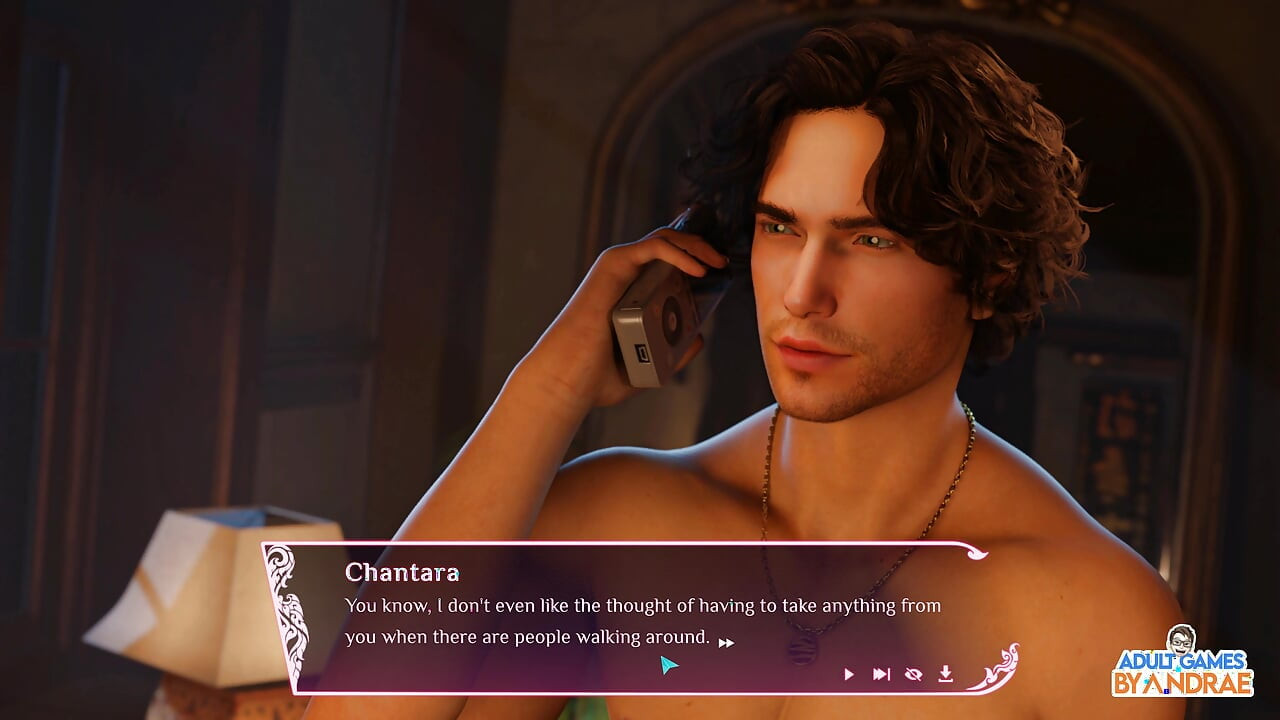Image resolution: width=1280 pixels, height=720 pixels.
Task: Click the cyan arrow indicator inside the textbox
Action: point(669,663)
